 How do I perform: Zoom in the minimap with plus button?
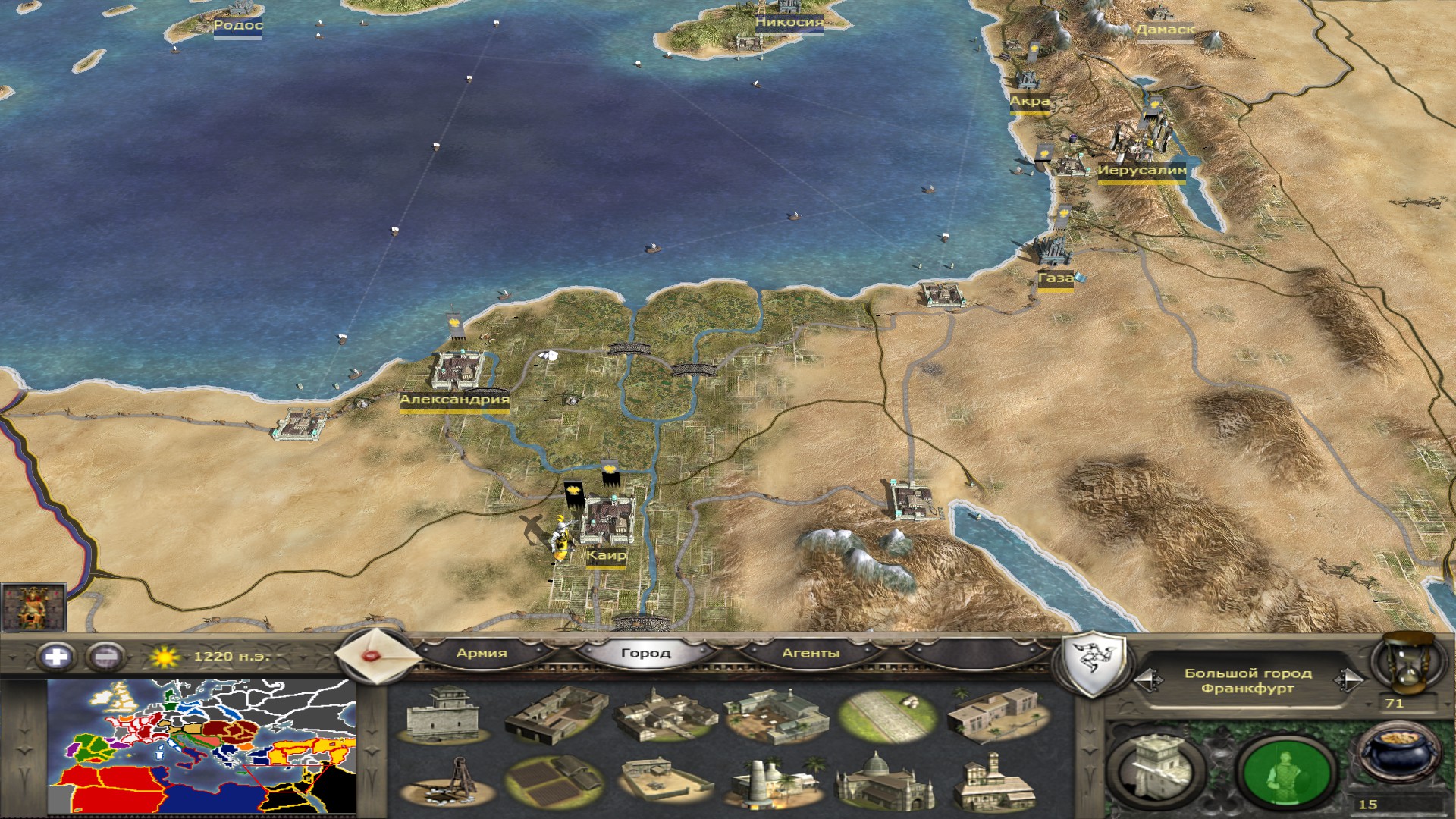click(x=56, y=656)
